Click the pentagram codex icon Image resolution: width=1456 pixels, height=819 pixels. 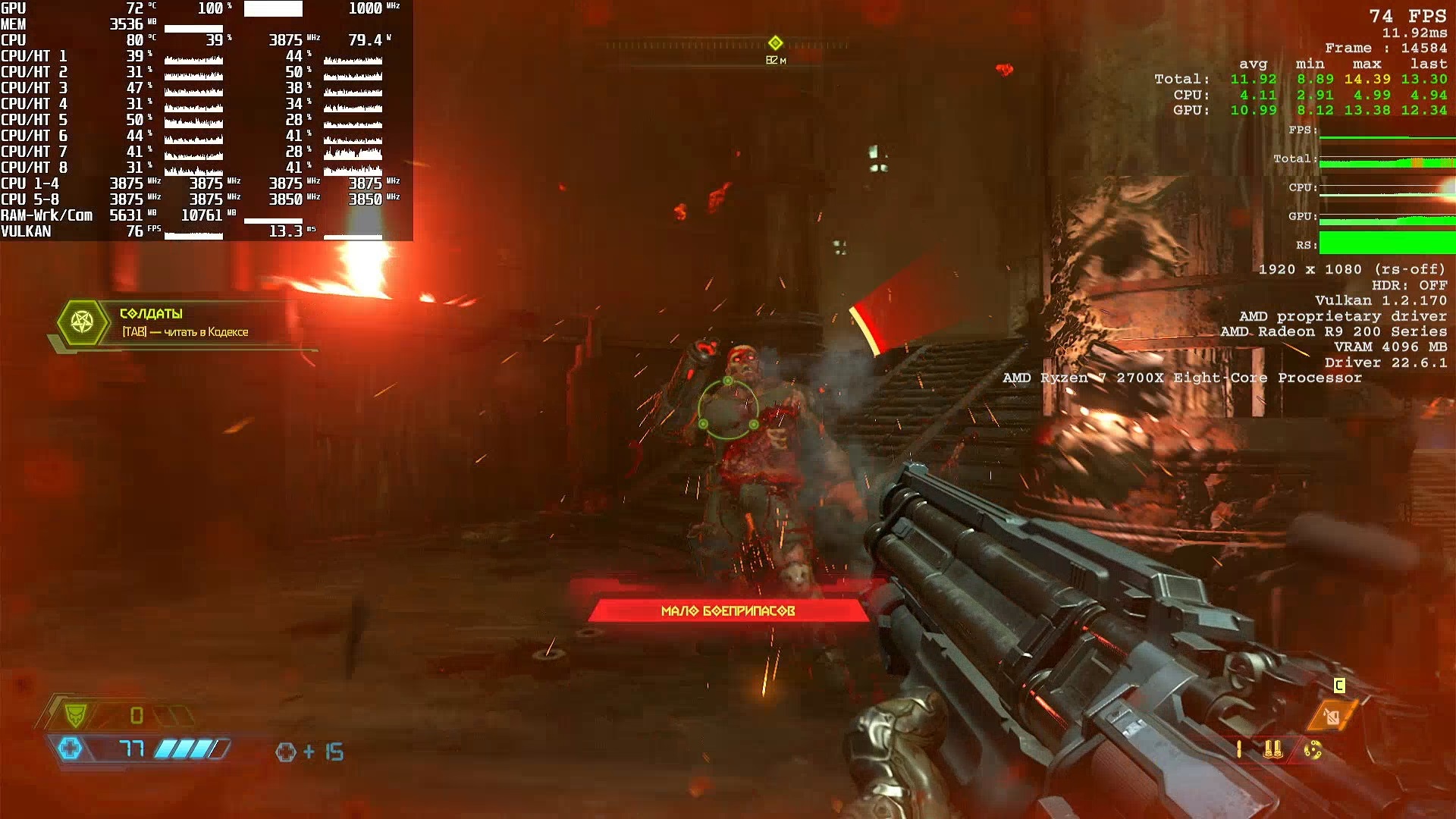pyautogui.click(x=82, y=322)
